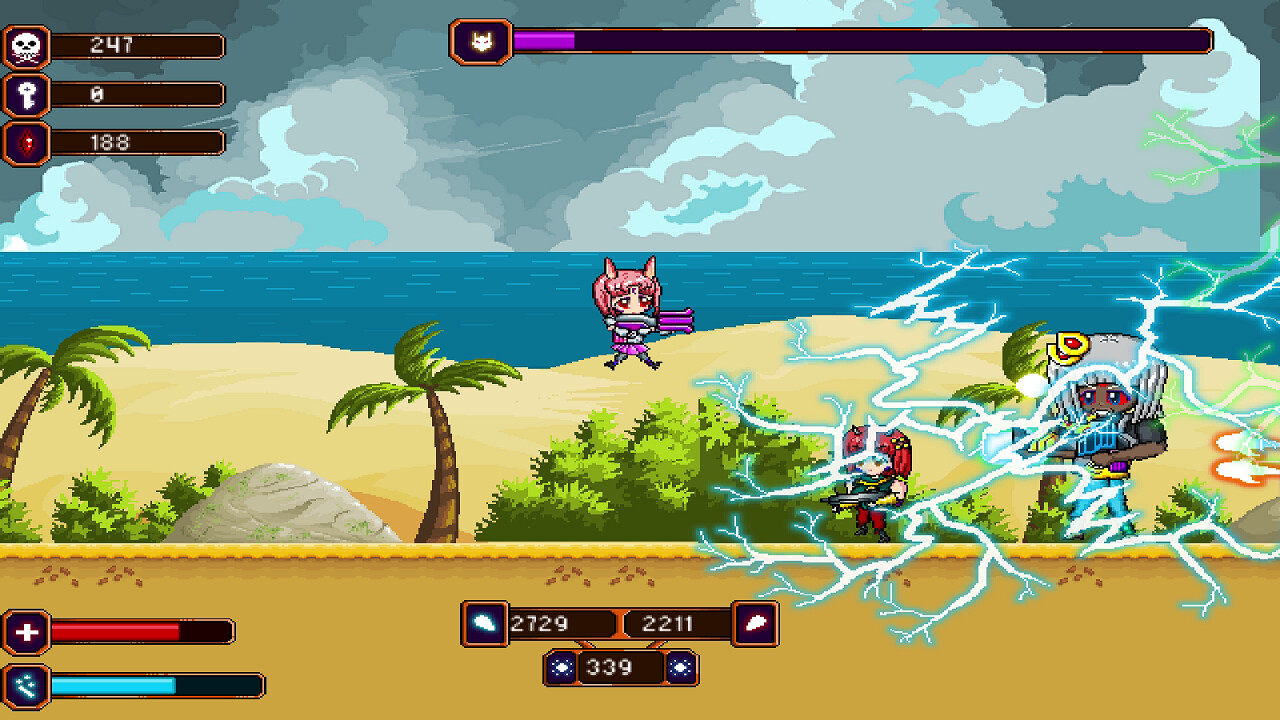Click the white cross health icon
Image resolution: width=1280 pixels, height=720 pixels.
(x=27, y=632)
